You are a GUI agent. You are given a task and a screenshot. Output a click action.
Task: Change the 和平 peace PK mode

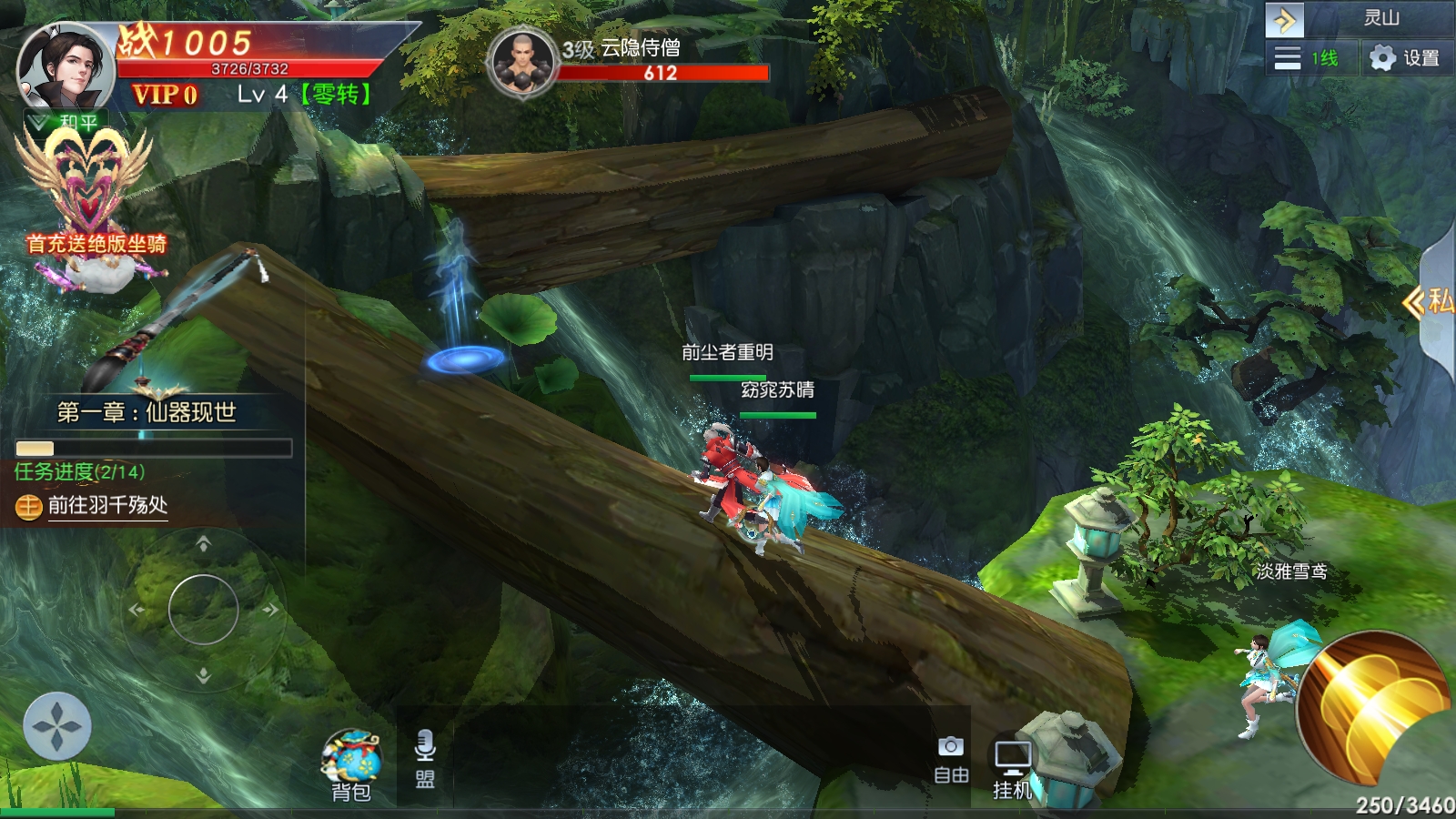click(67, 121)
